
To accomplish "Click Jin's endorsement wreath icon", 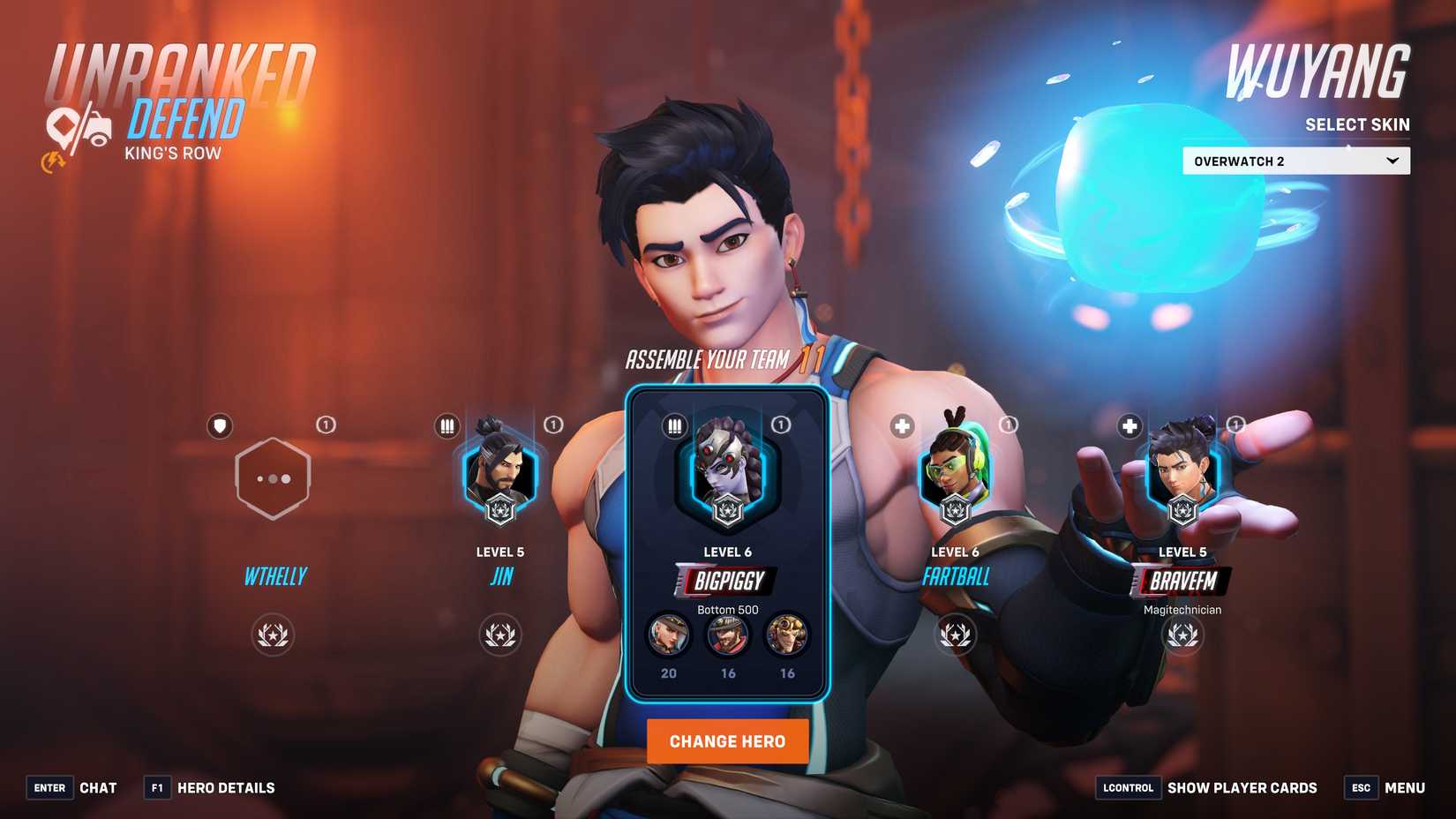I will coord(500,635).
